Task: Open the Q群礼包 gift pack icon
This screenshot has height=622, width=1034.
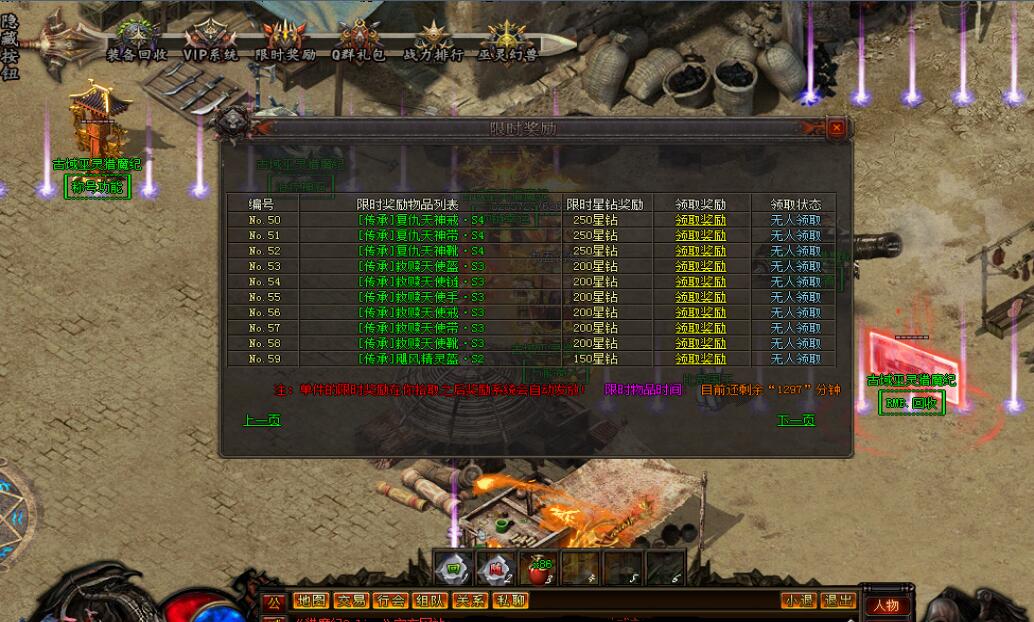Action: point(359,43)
